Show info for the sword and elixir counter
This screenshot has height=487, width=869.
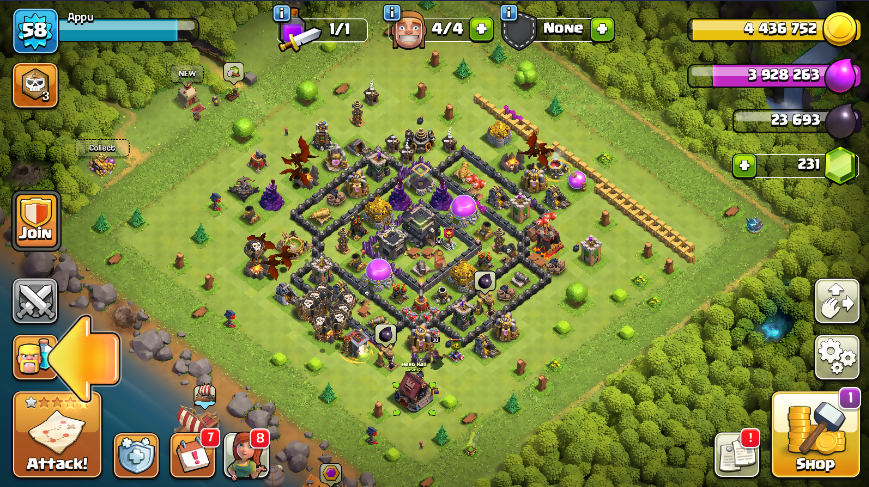pos(283,13)
